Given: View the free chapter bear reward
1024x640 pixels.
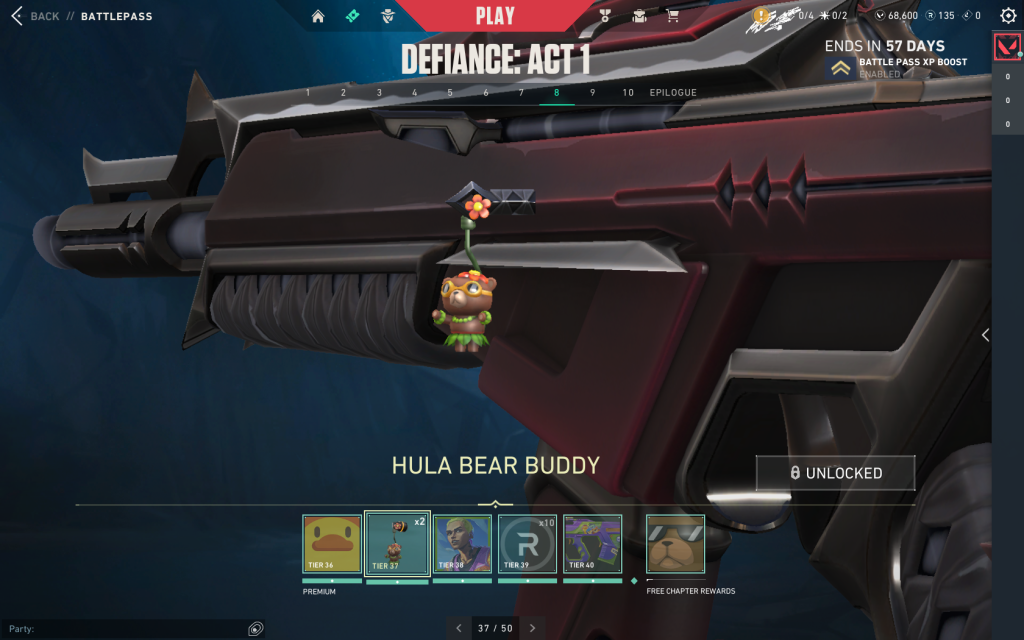Looking at the screenshot, I should (675, 544).
